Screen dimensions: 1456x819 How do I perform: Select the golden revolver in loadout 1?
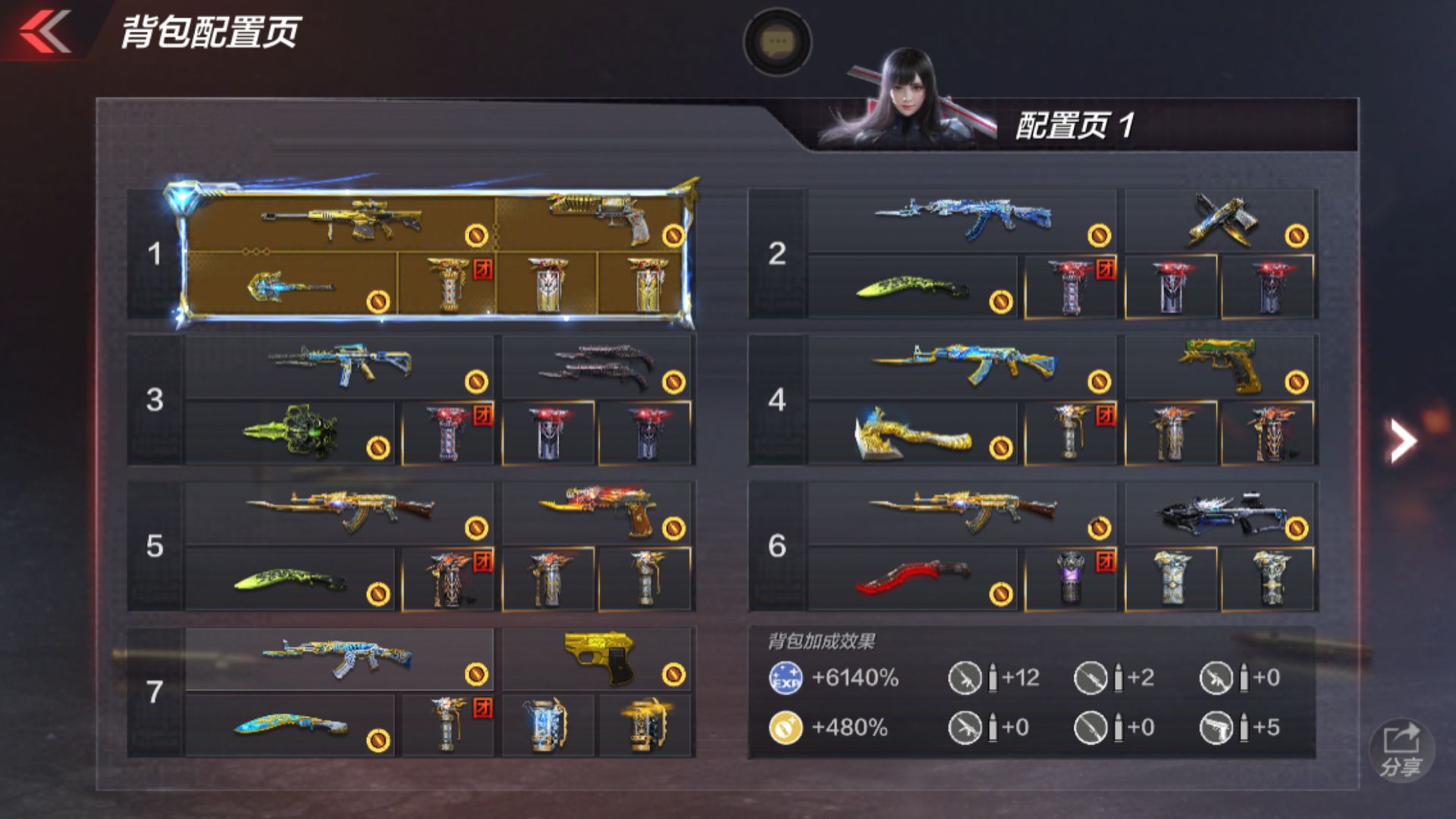[599, 220]
